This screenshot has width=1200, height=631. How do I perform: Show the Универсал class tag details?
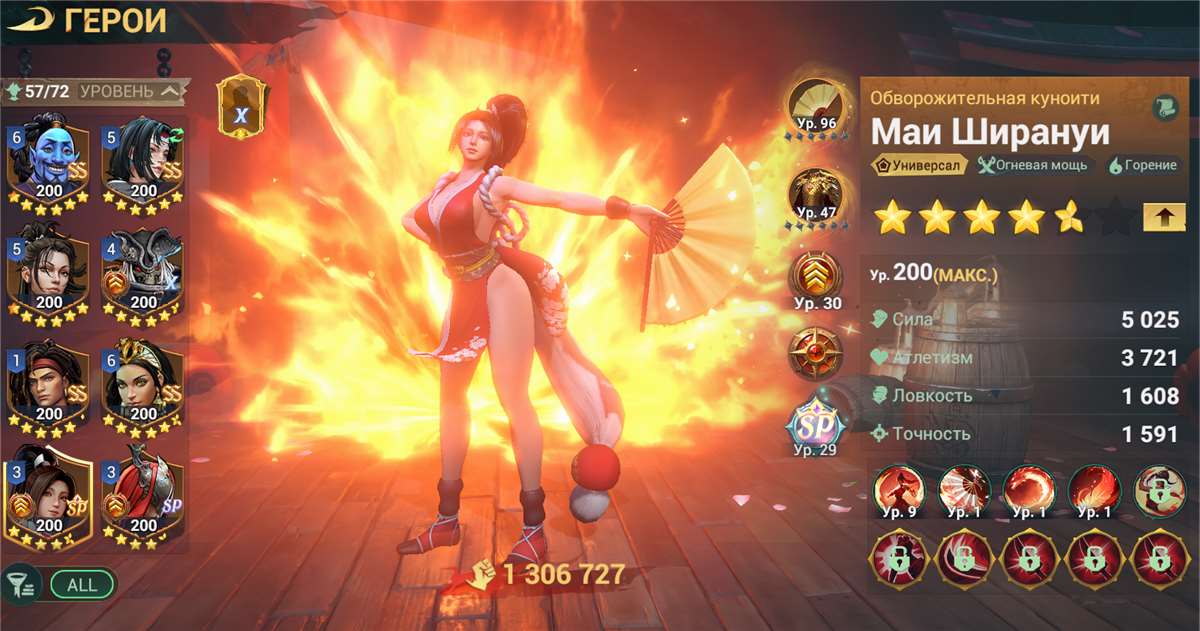918,166
